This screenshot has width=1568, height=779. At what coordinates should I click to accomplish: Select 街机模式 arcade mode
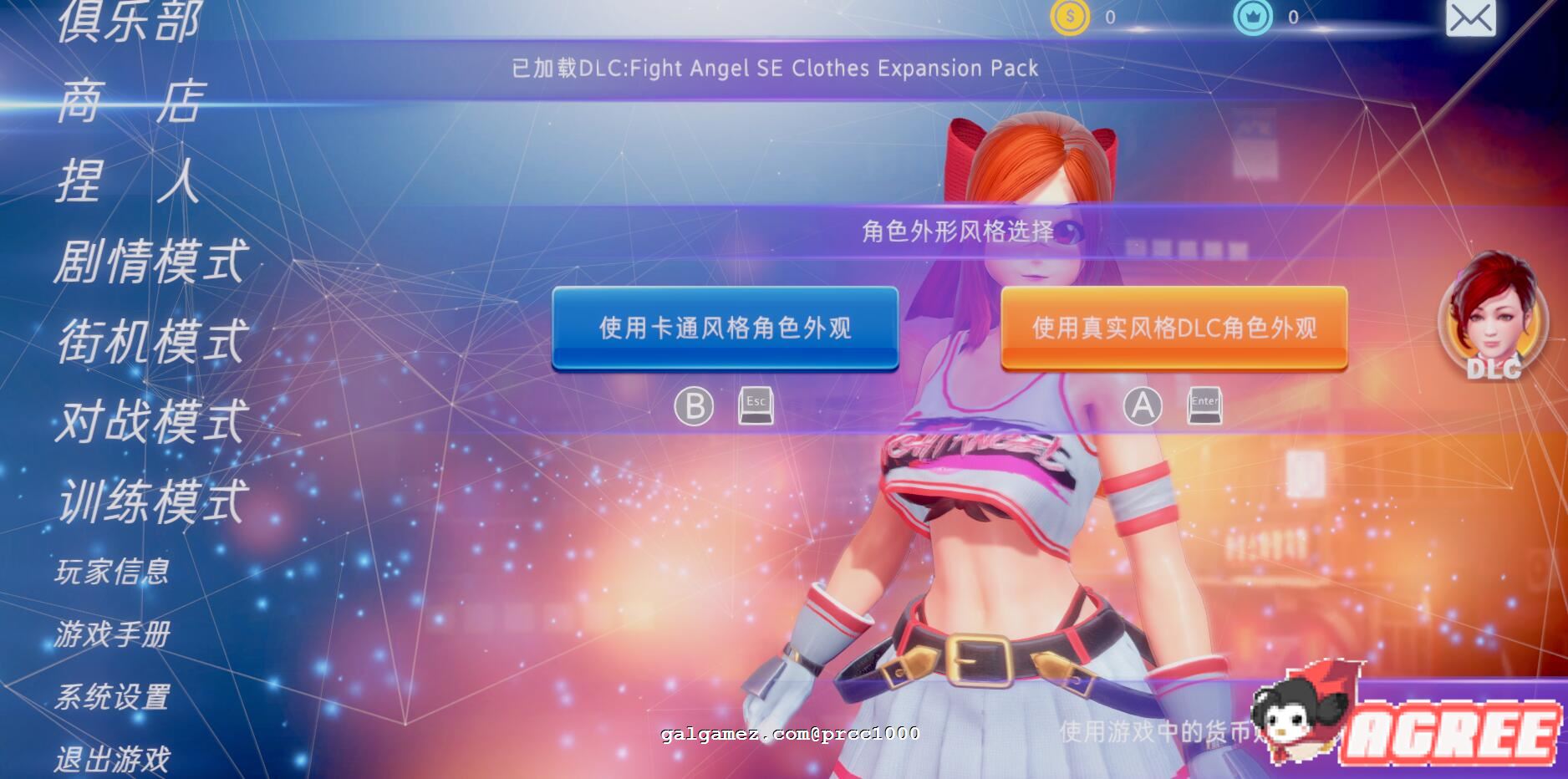click(x=150, y=339)
